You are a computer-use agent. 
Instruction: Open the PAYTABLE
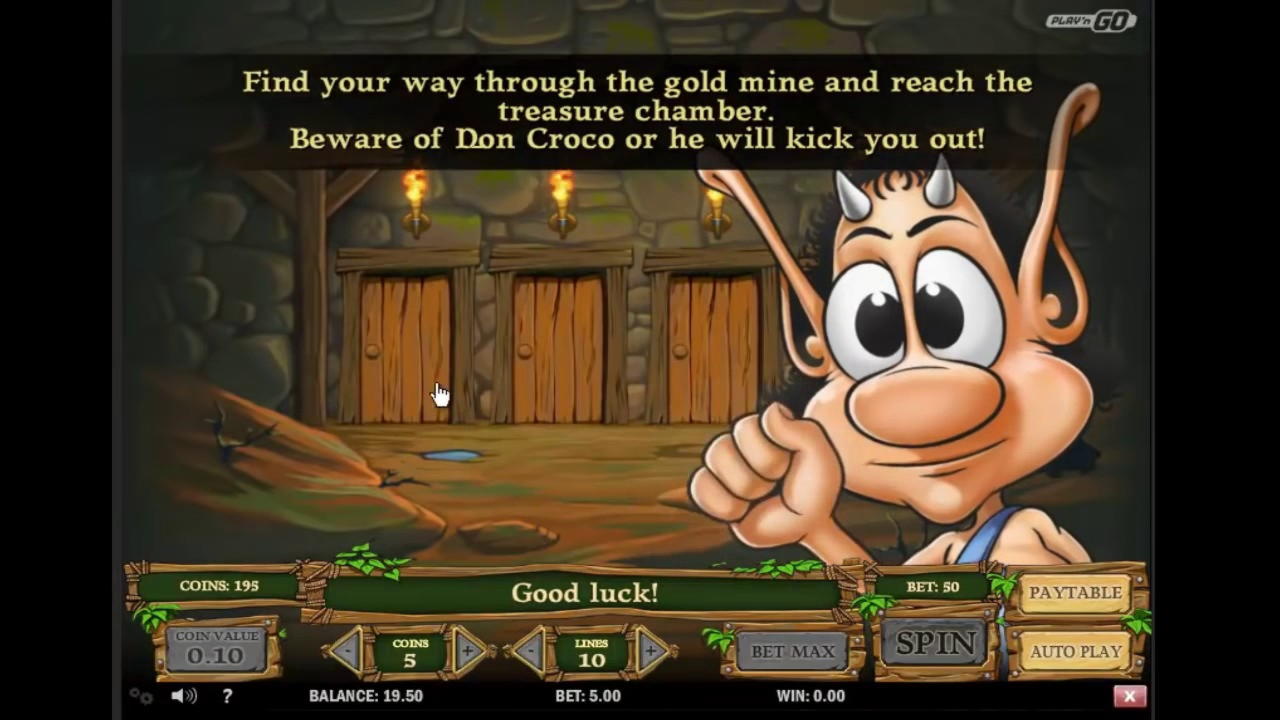(x=1075, y=593)
